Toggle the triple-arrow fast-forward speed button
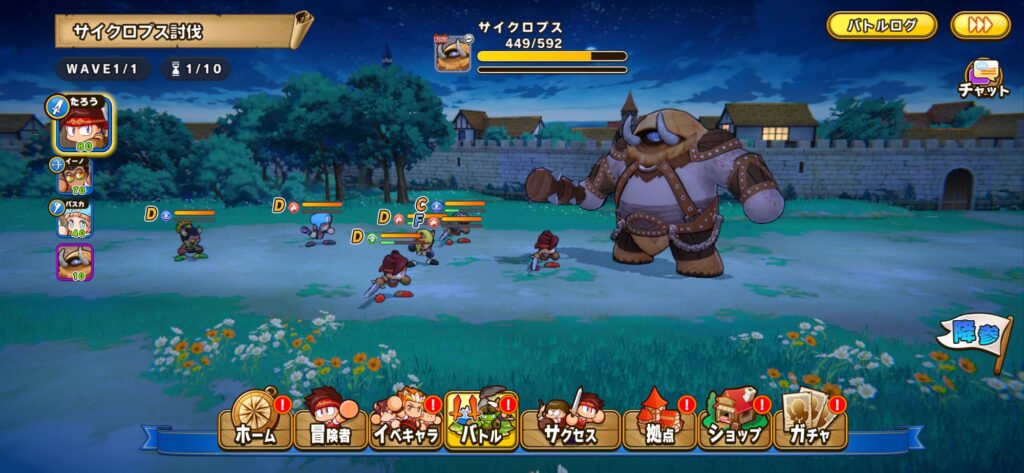The height and width of the screenshot is (473, 1024). pos(980,26)
